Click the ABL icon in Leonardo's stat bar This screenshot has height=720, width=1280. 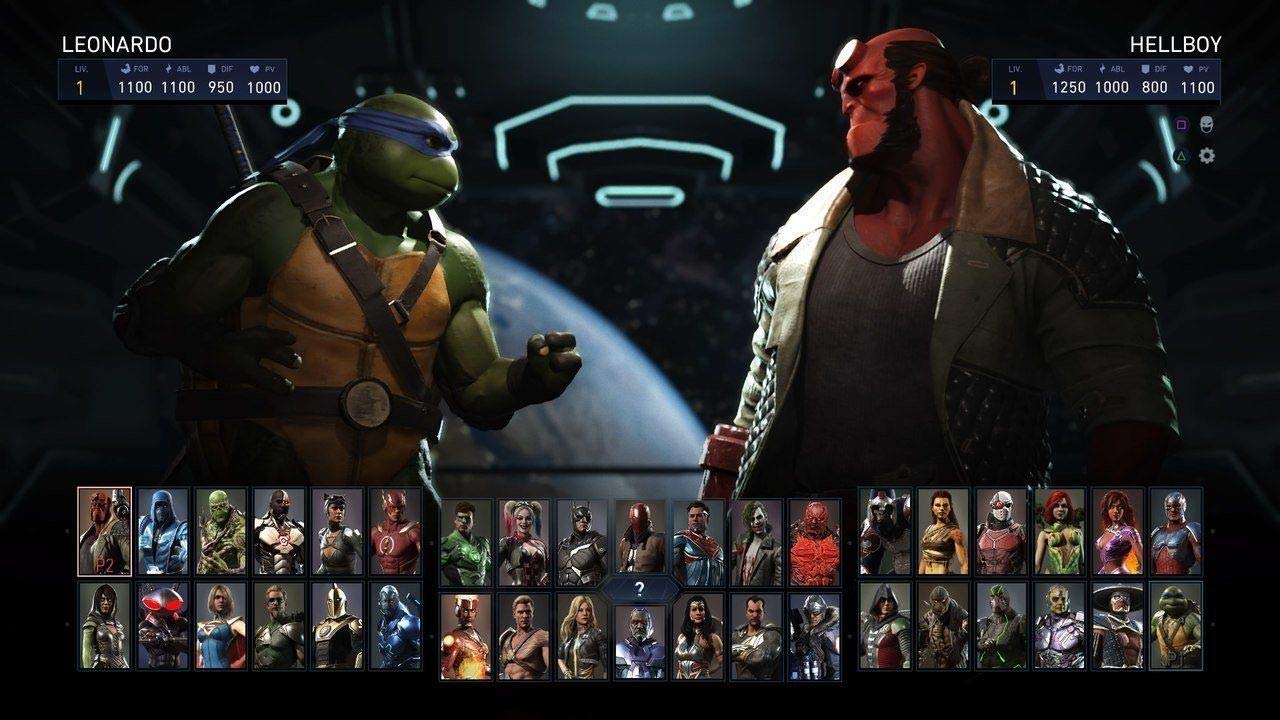[x=168, y=68]
